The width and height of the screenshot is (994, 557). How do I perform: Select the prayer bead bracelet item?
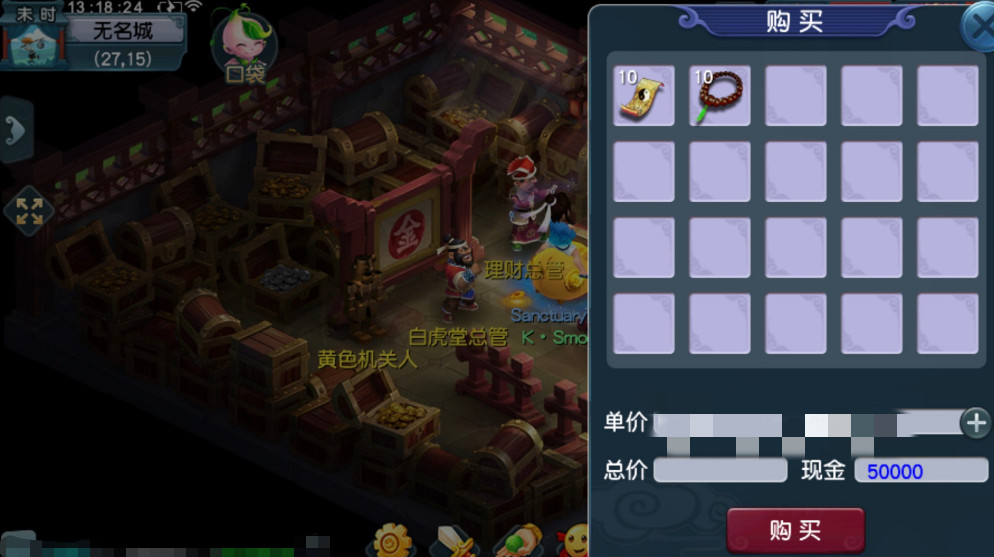click(x=720, y=96)
